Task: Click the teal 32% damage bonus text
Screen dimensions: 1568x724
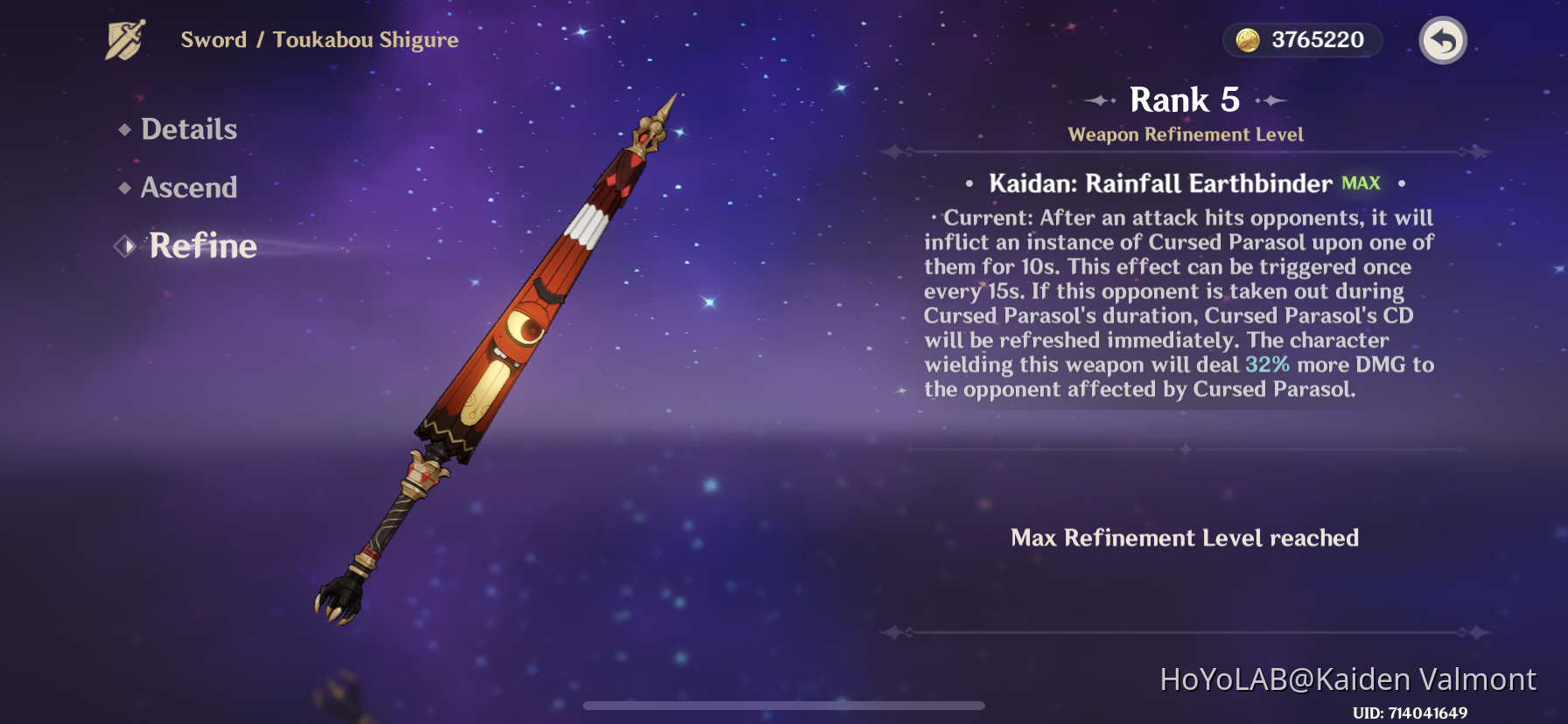Action: point(1269,365)
